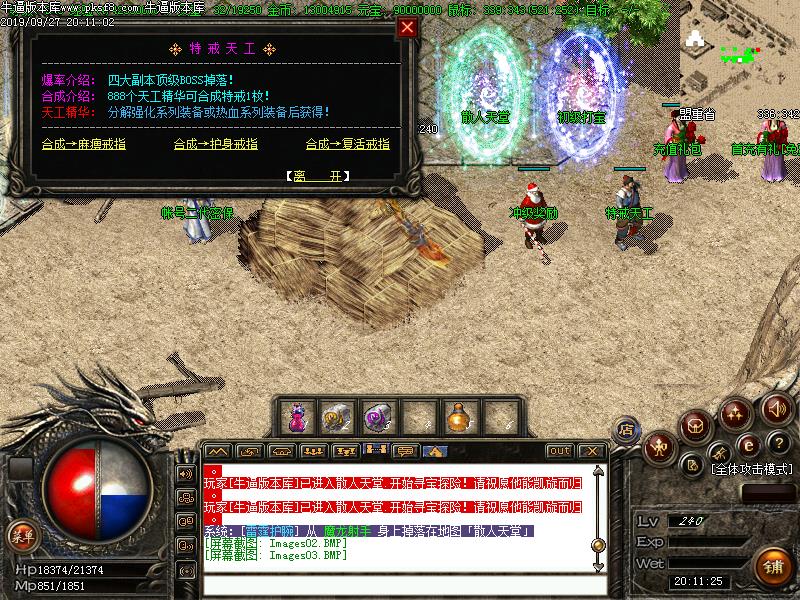Close the chat panel with its X button

tap(590, 451)
